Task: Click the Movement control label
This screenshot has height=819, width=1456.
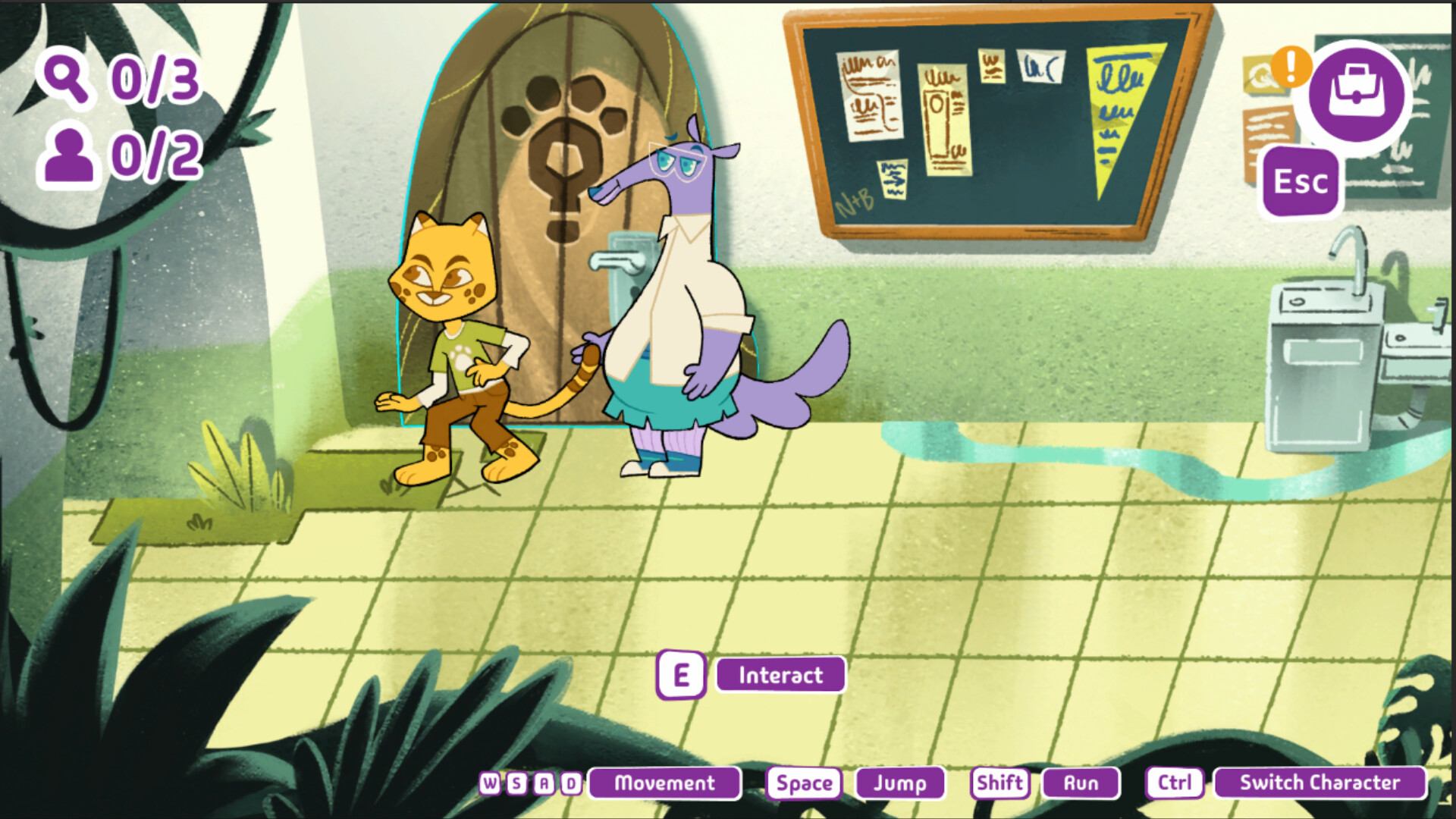Action: click(664, 783)
